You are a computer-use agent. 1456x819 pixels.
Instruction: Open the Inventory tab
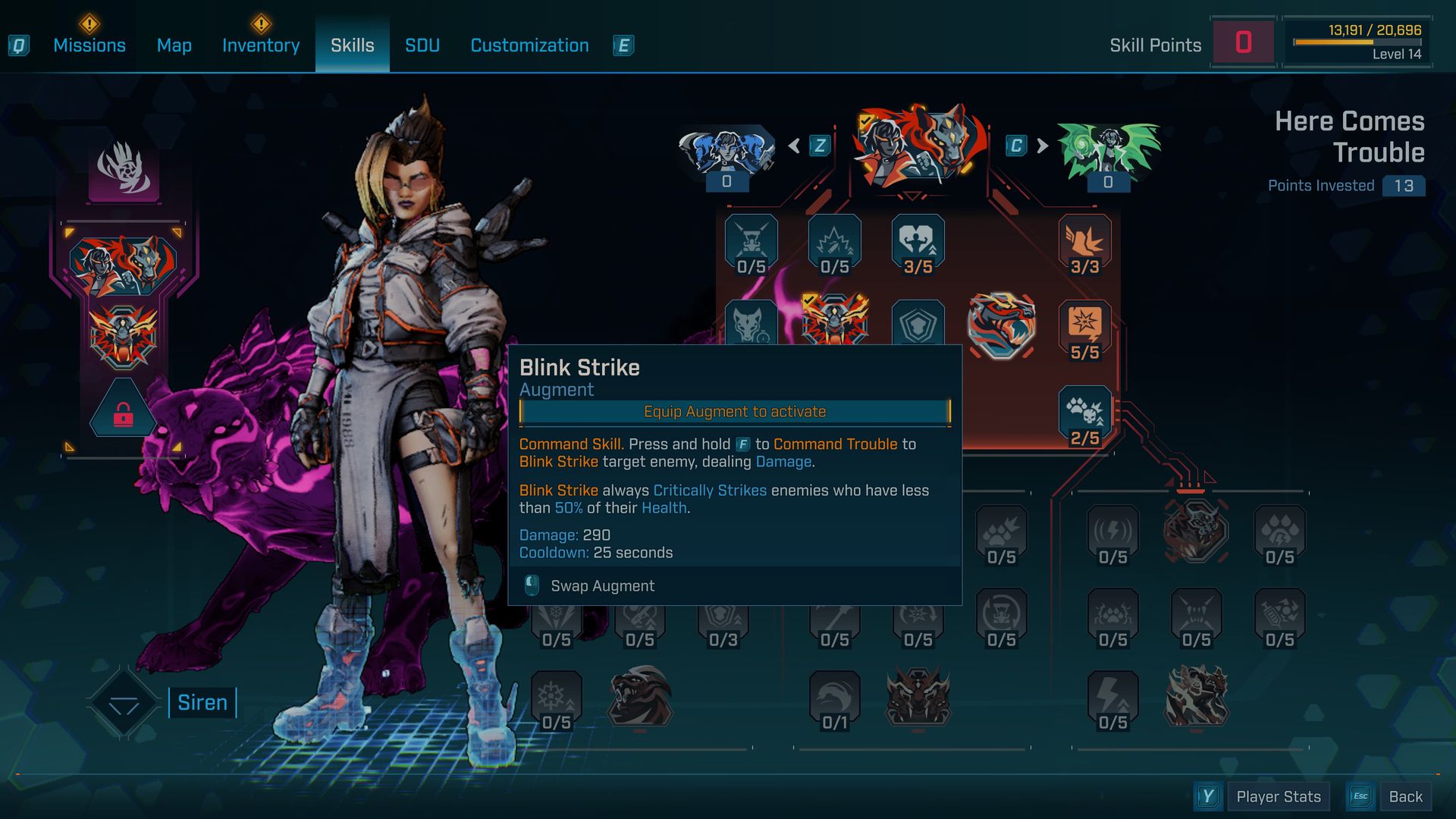coord(261,45)
